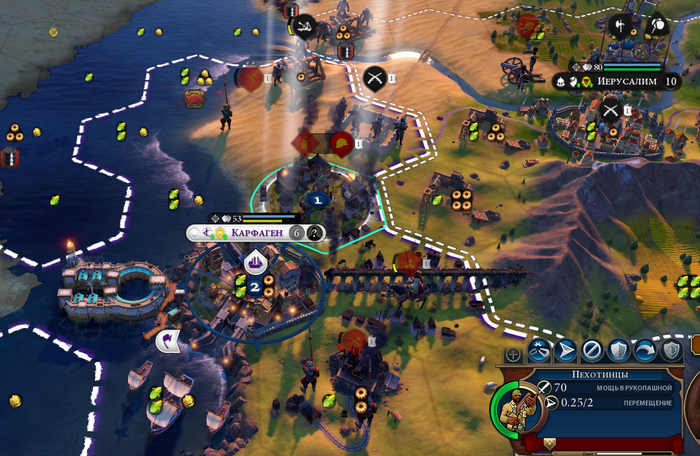The image size is (700, 456).
Task: Fortify the infantry with the blue shield button
Action: click(x=618, y=350)
